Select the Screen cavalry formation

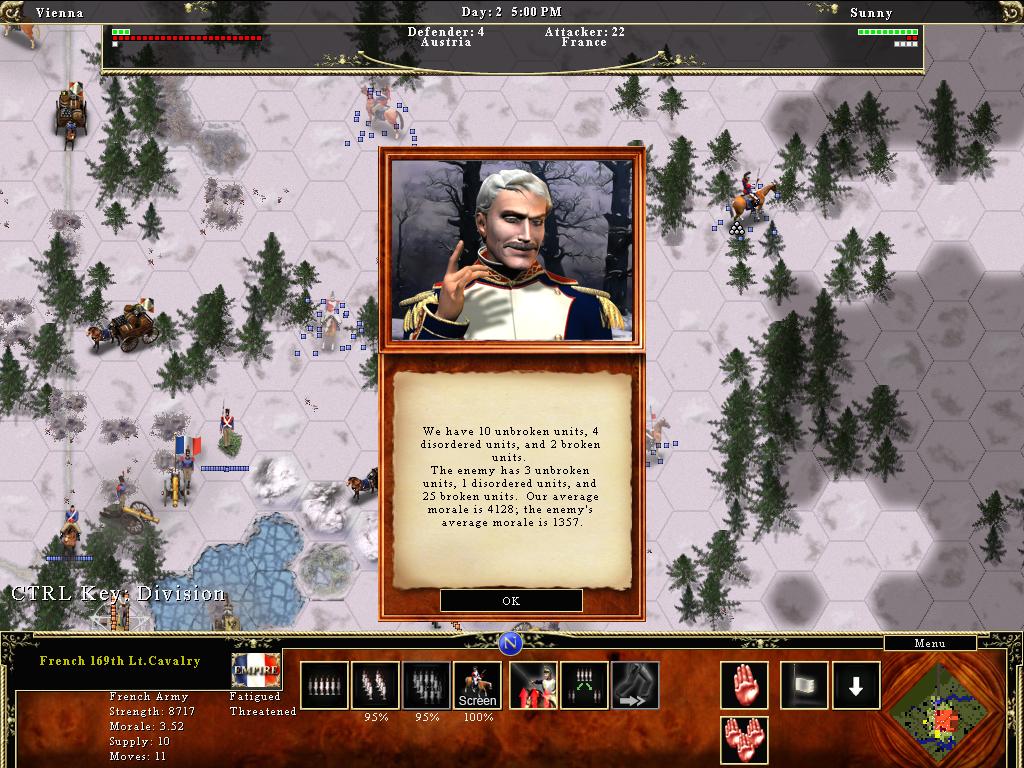[477, 685]
